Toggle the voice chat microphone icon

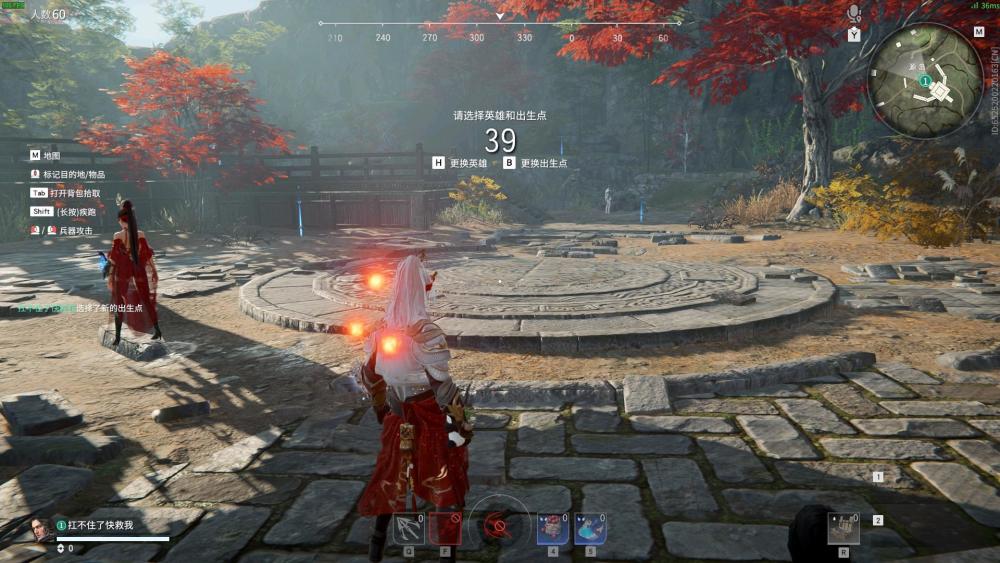[x=854, y=14]
